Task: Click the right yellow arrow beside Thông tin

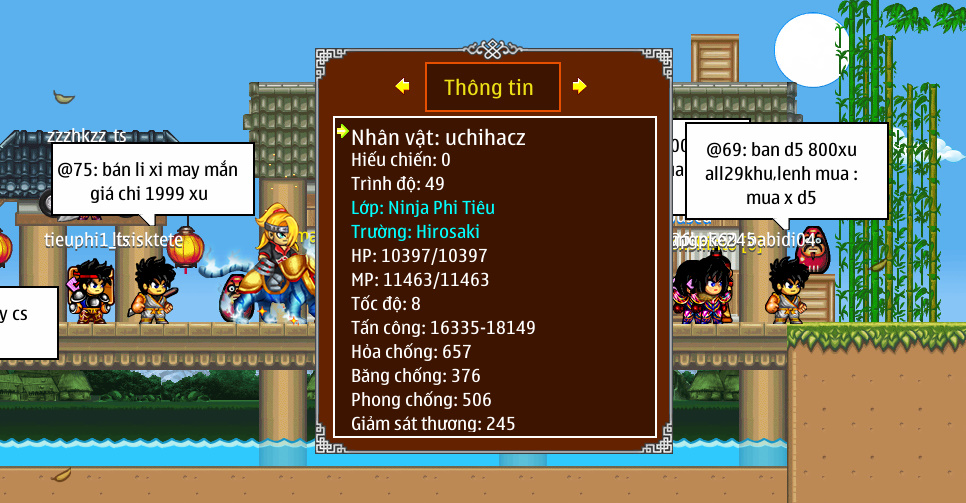Action: pos(579,87)
